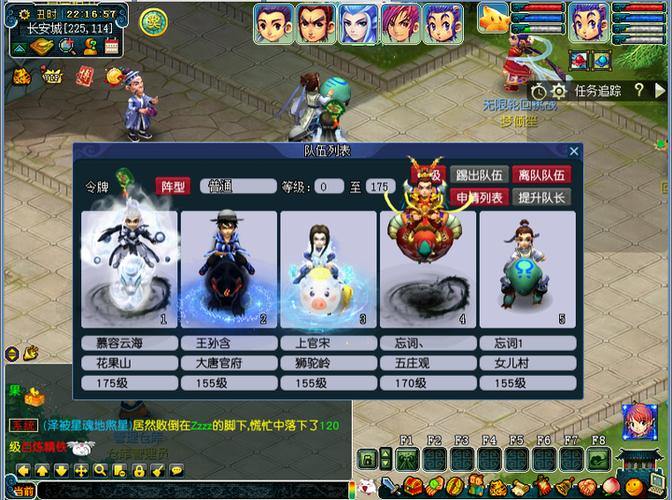Open the player portrait at top right
The width and height of the screenshot is (672, 500).
tap(590, 23)
